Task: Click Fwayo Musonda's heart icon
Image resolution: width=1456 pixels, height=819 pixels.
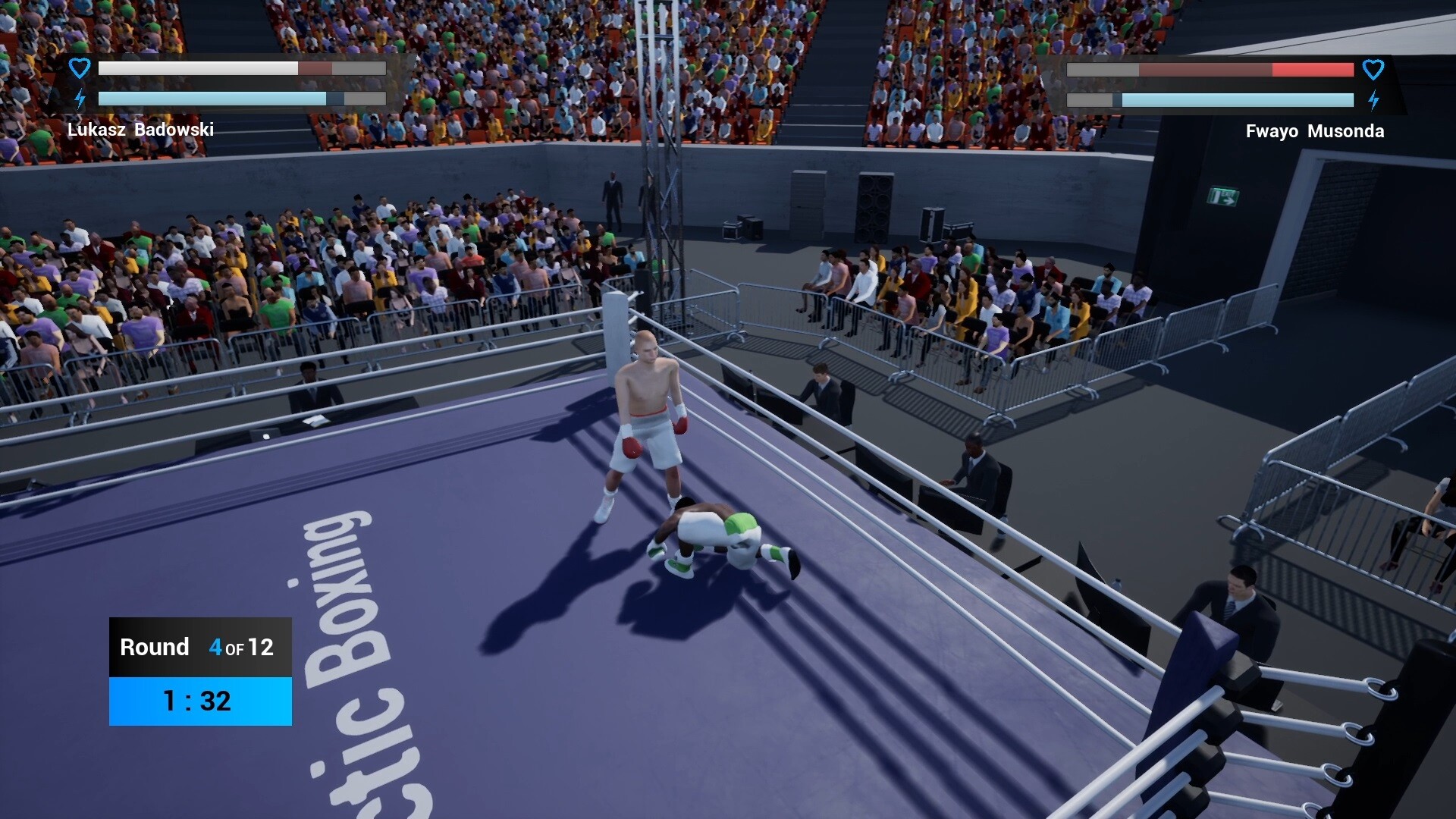Action: (x=1374, y=70)
